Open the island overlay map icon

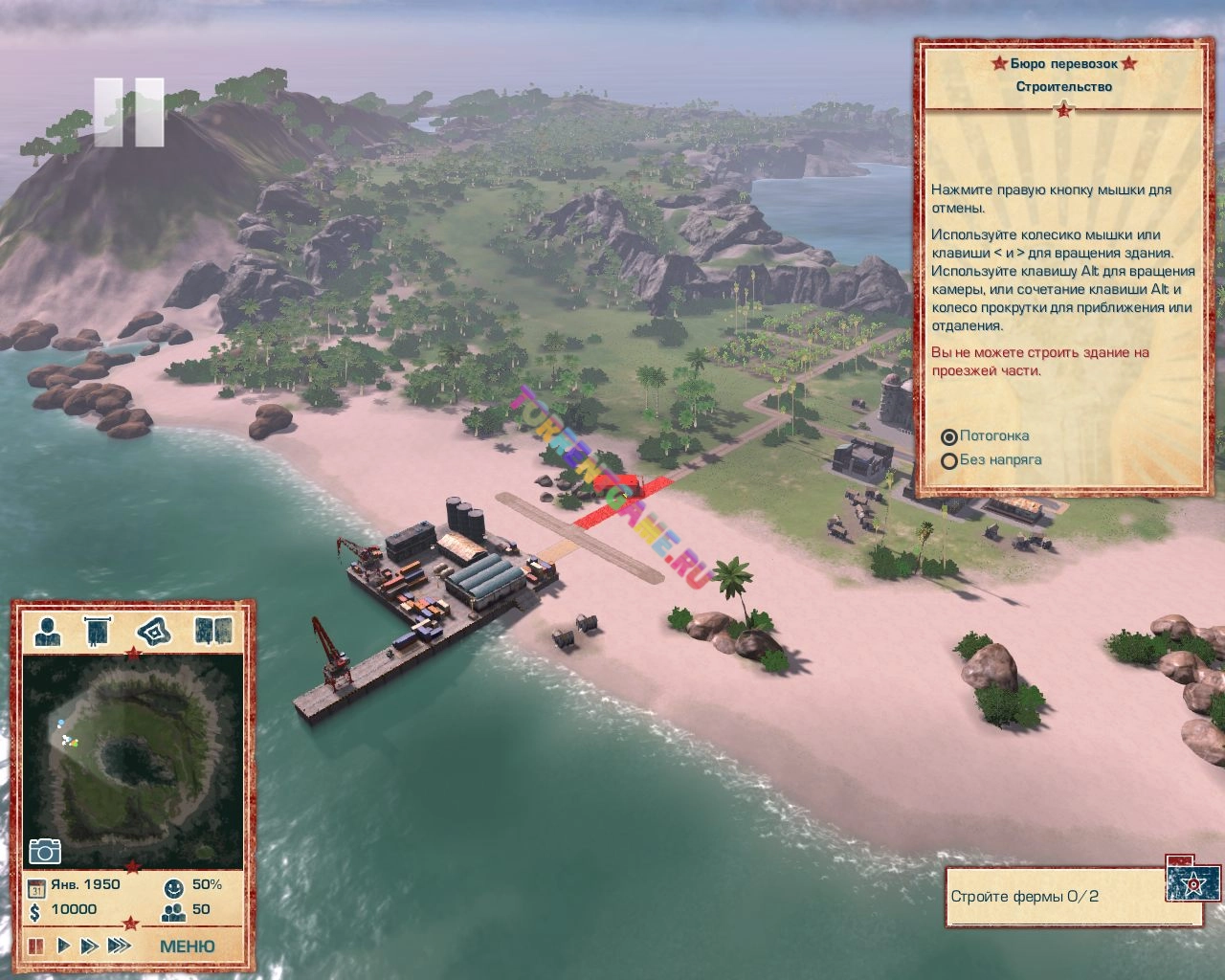click(153, 631)
